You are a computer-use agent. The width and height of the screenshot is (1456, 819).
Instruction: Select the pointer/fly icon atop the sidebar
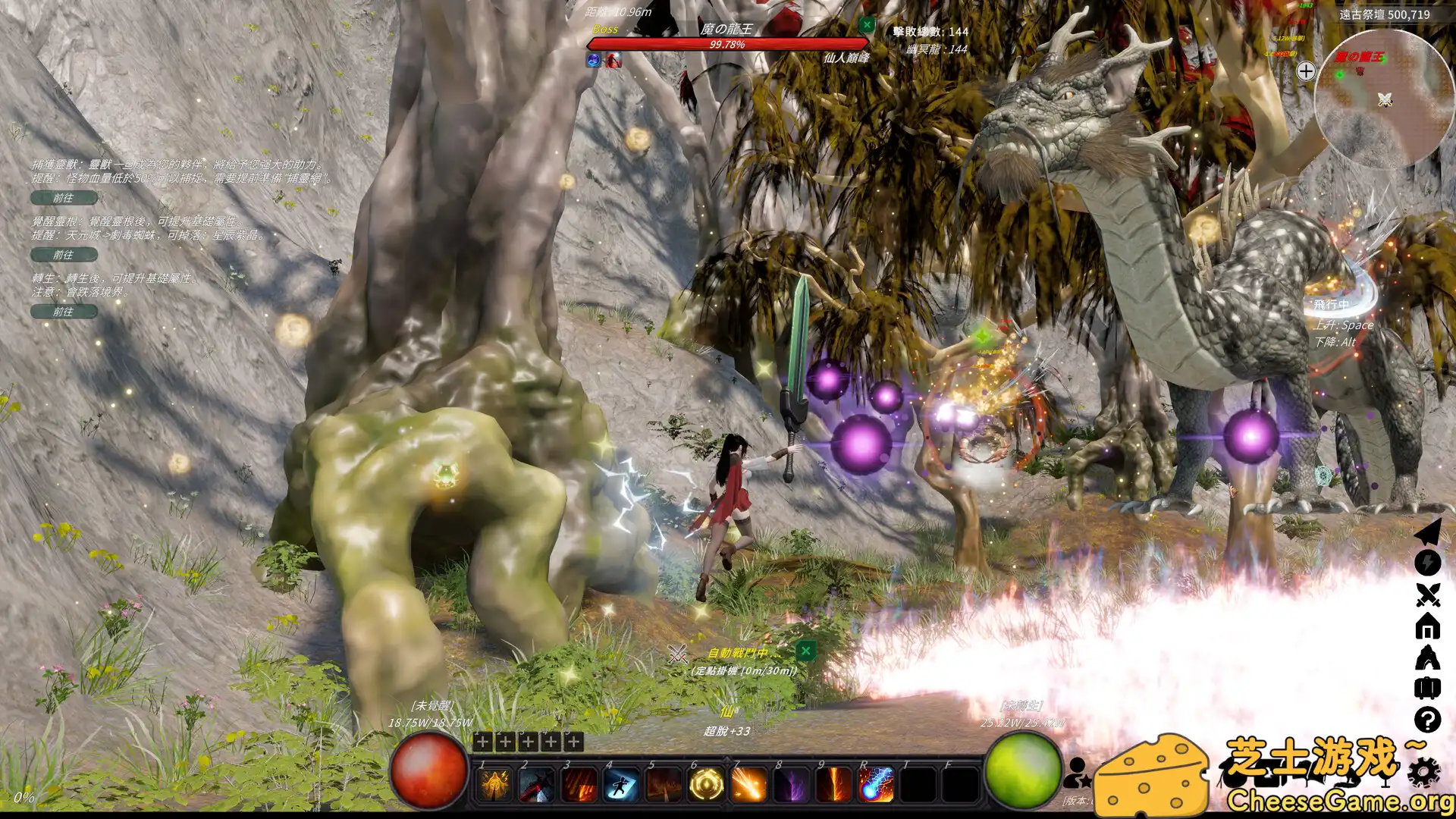coord(1428,532)
